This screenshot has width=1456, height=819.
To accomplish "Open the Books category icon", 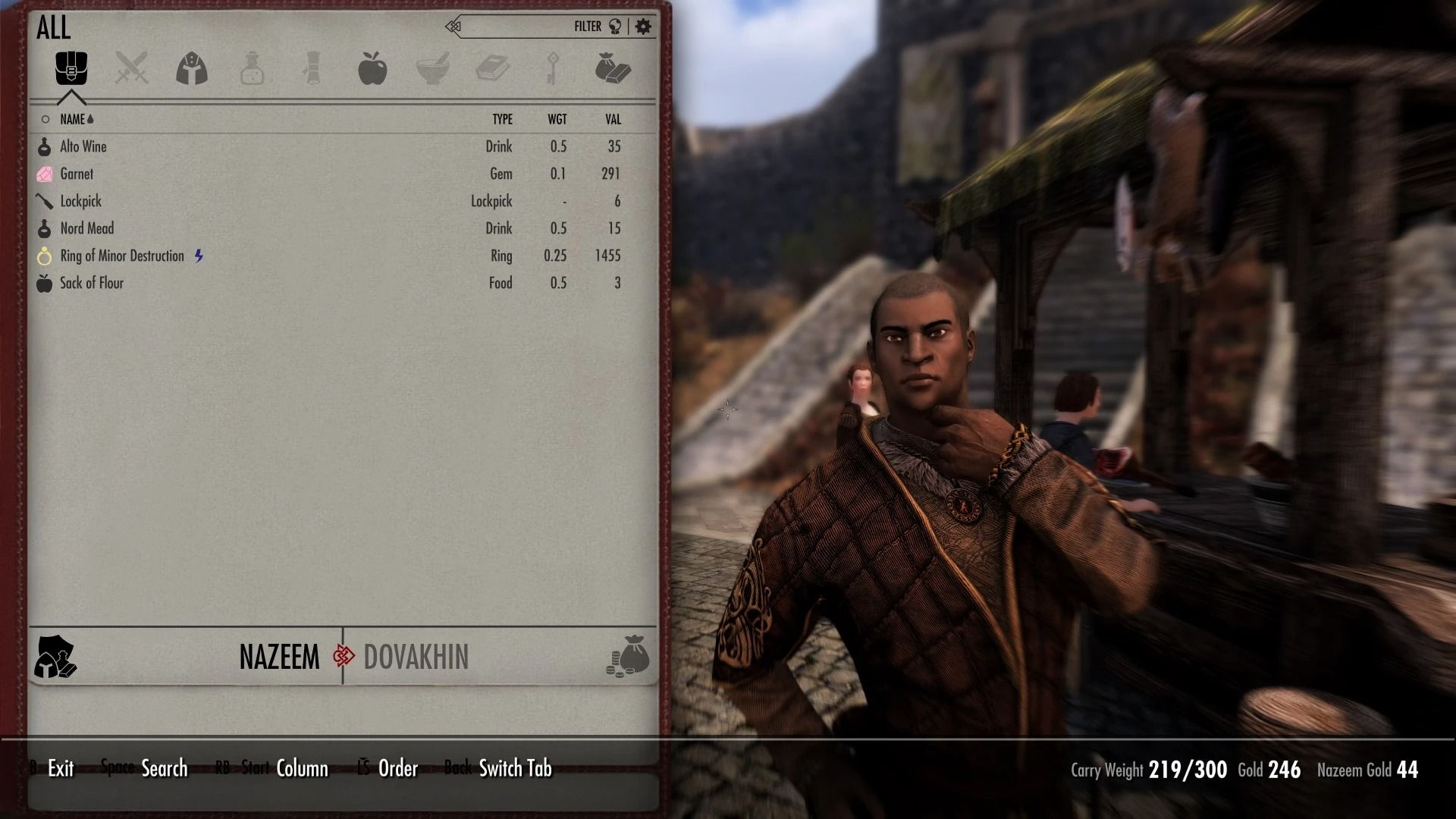I will [494, 69].
